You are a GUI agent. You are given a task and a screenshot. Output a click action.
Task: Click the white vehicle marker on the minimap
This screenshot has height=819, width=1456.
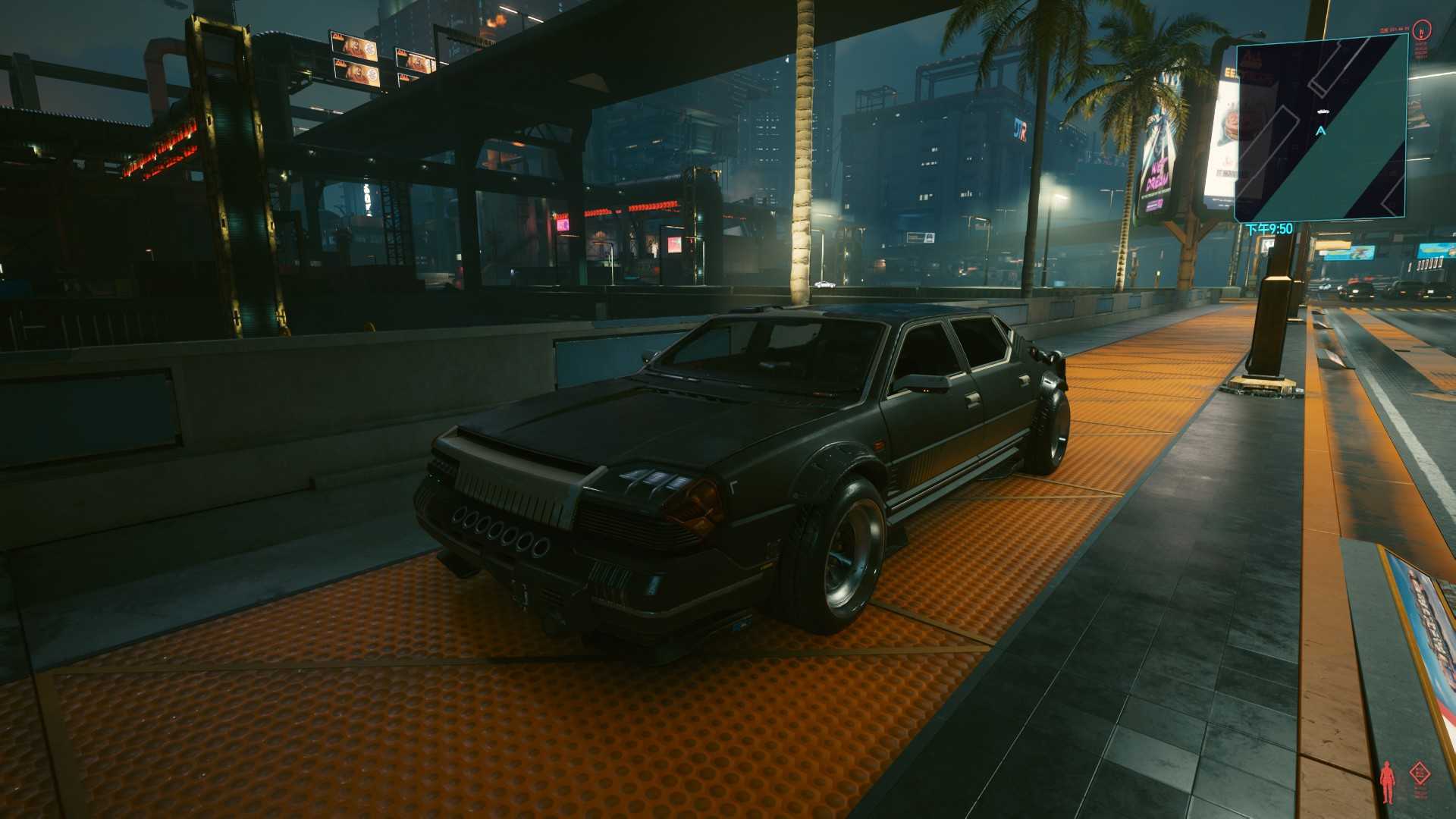tap(1323, 111)
